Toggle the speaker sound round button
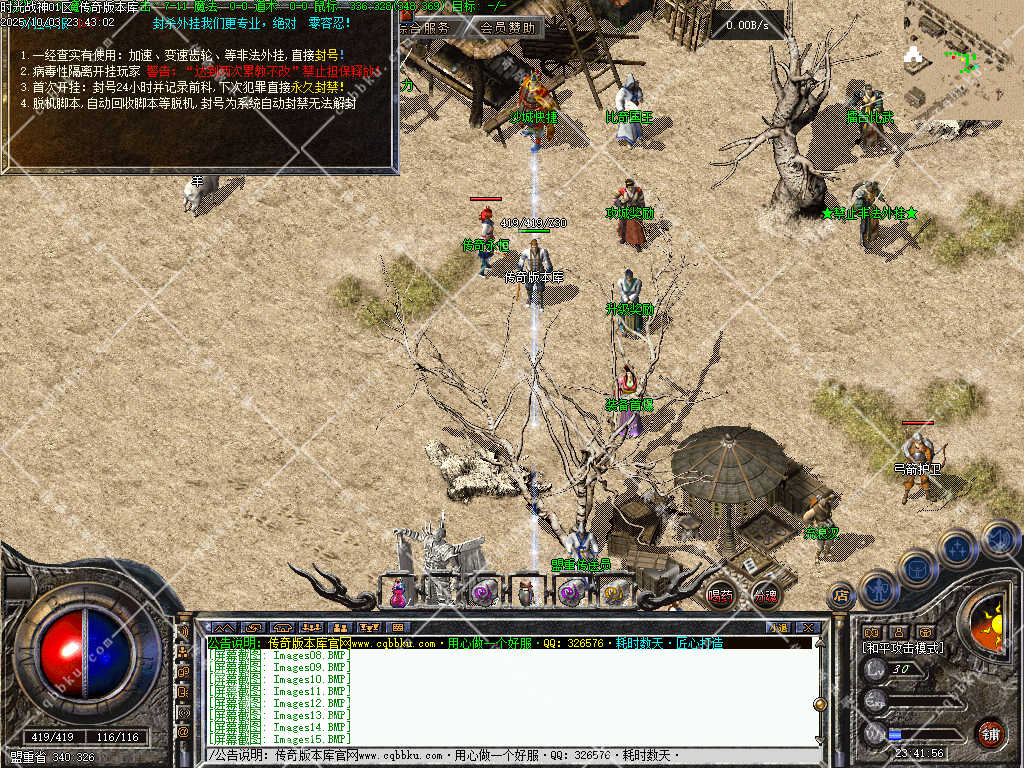Image resolution: width=1024 pixels, height=768 pixels. tap(999, 538)
